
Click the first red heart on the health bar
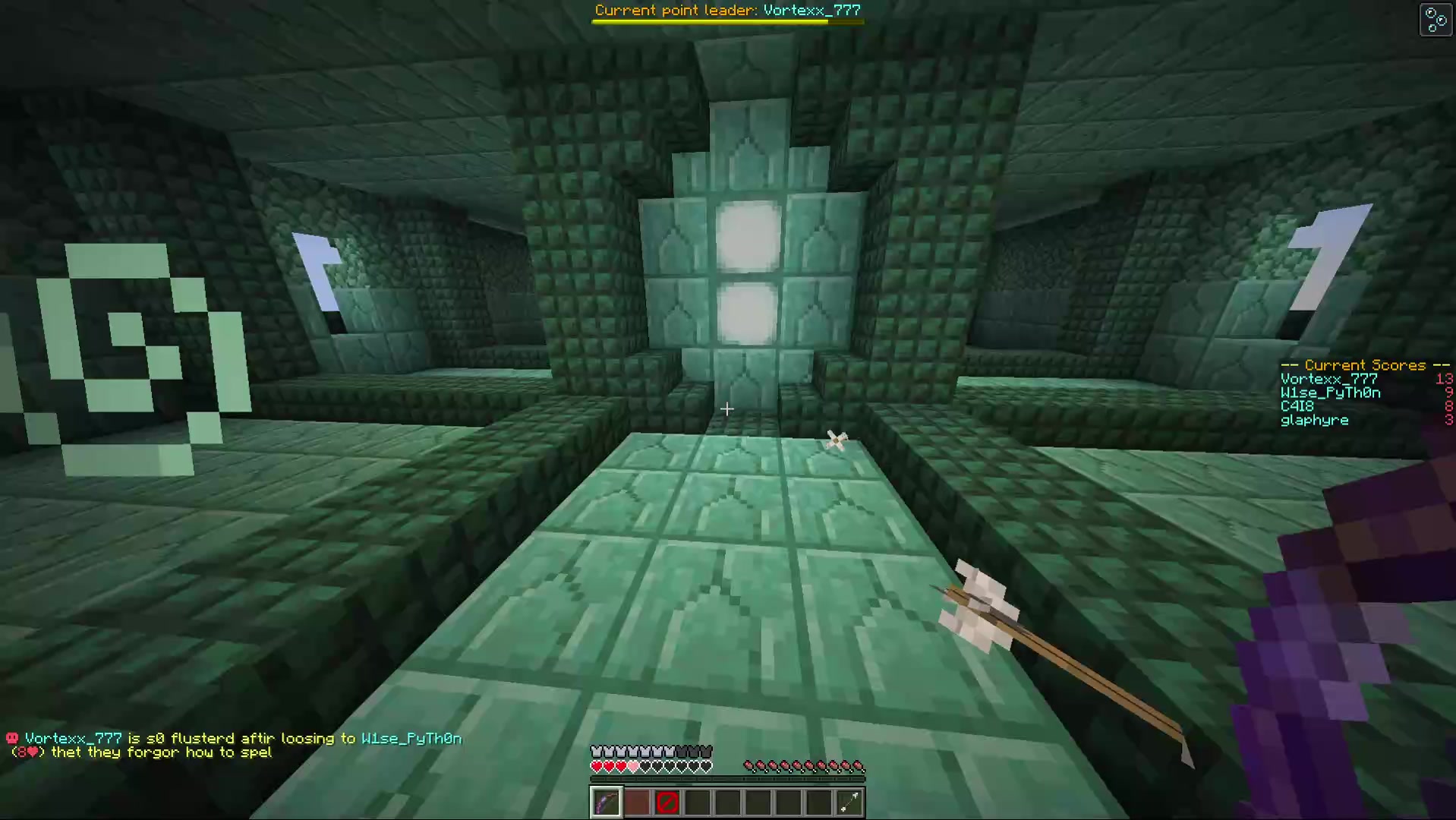click(x=597, y=767)
